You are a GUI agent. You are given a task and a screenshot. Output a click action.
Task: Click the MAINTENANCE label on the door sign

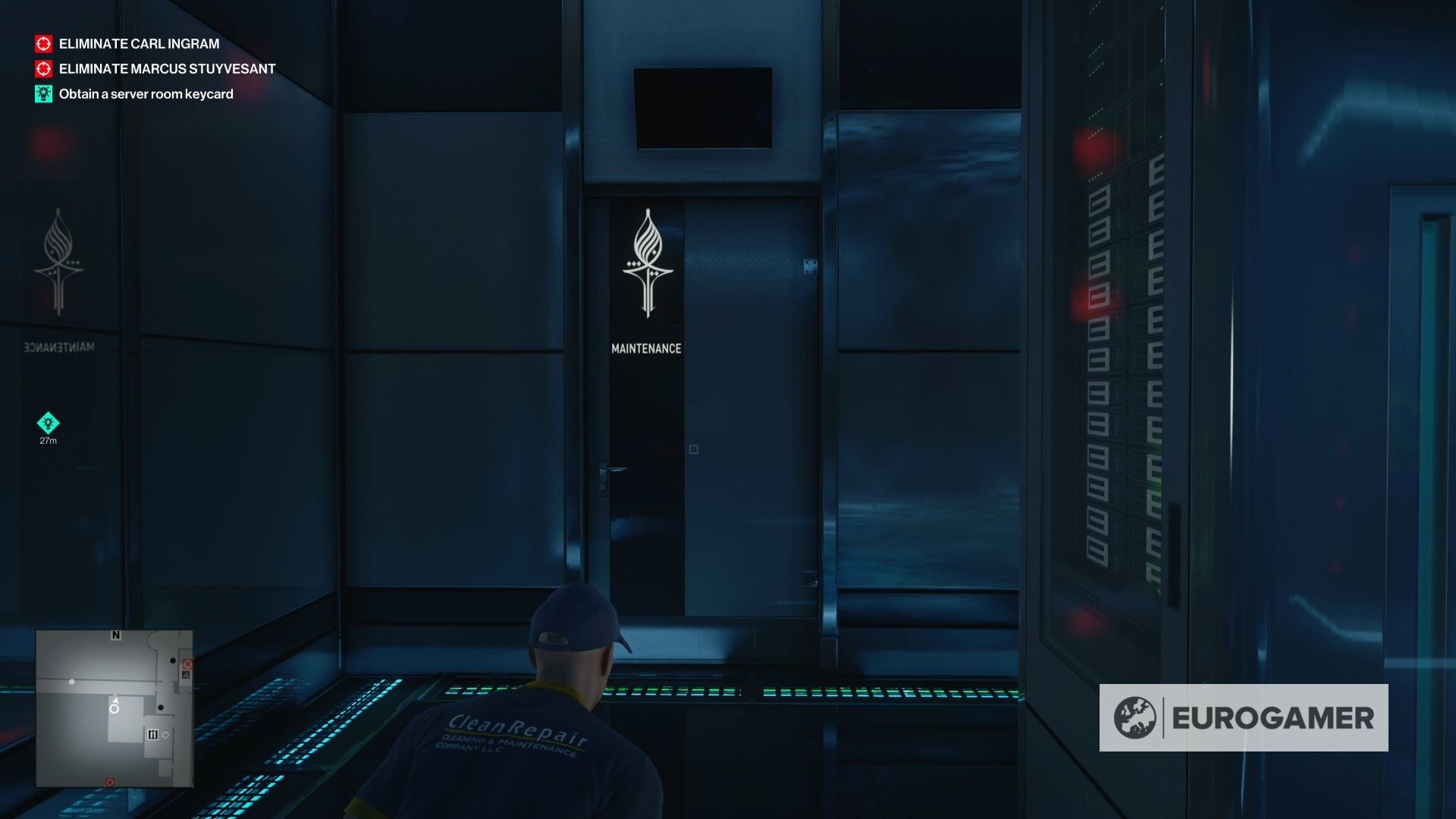(x=646, y=348)
